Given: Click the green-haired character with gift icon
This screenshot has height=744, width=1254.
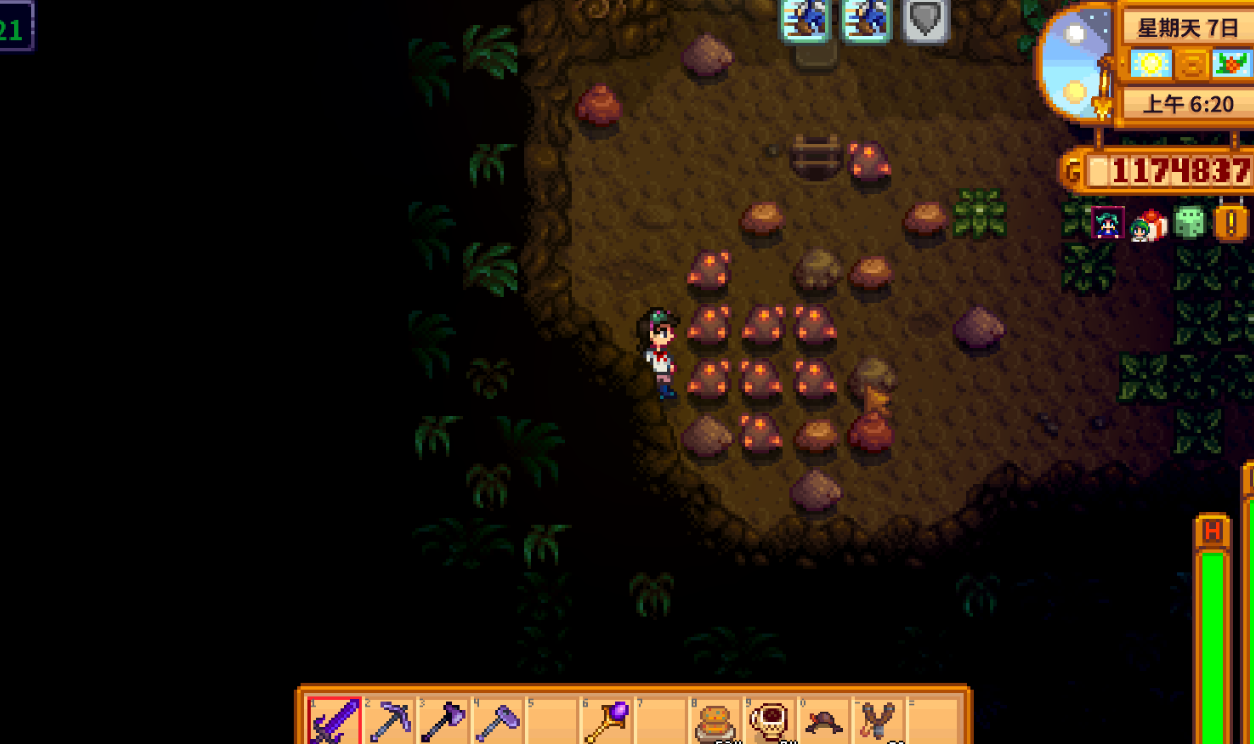Looking at the screenshot, I should coord(1149,226).
